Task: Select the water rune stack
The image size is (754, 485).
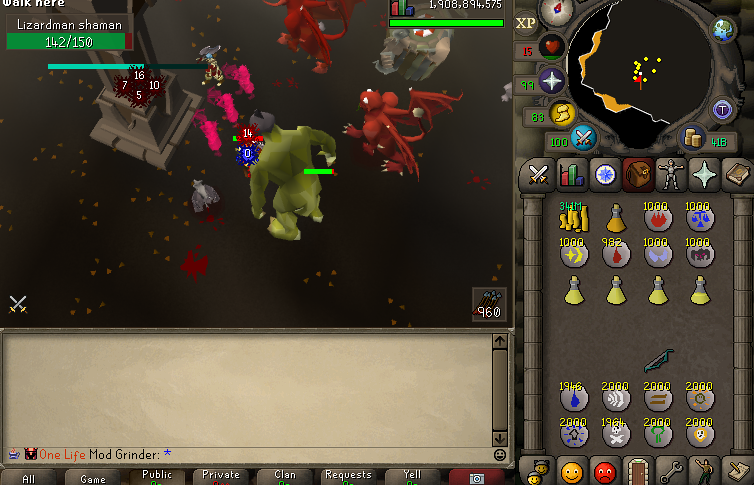Action: [x=572, y=397]
